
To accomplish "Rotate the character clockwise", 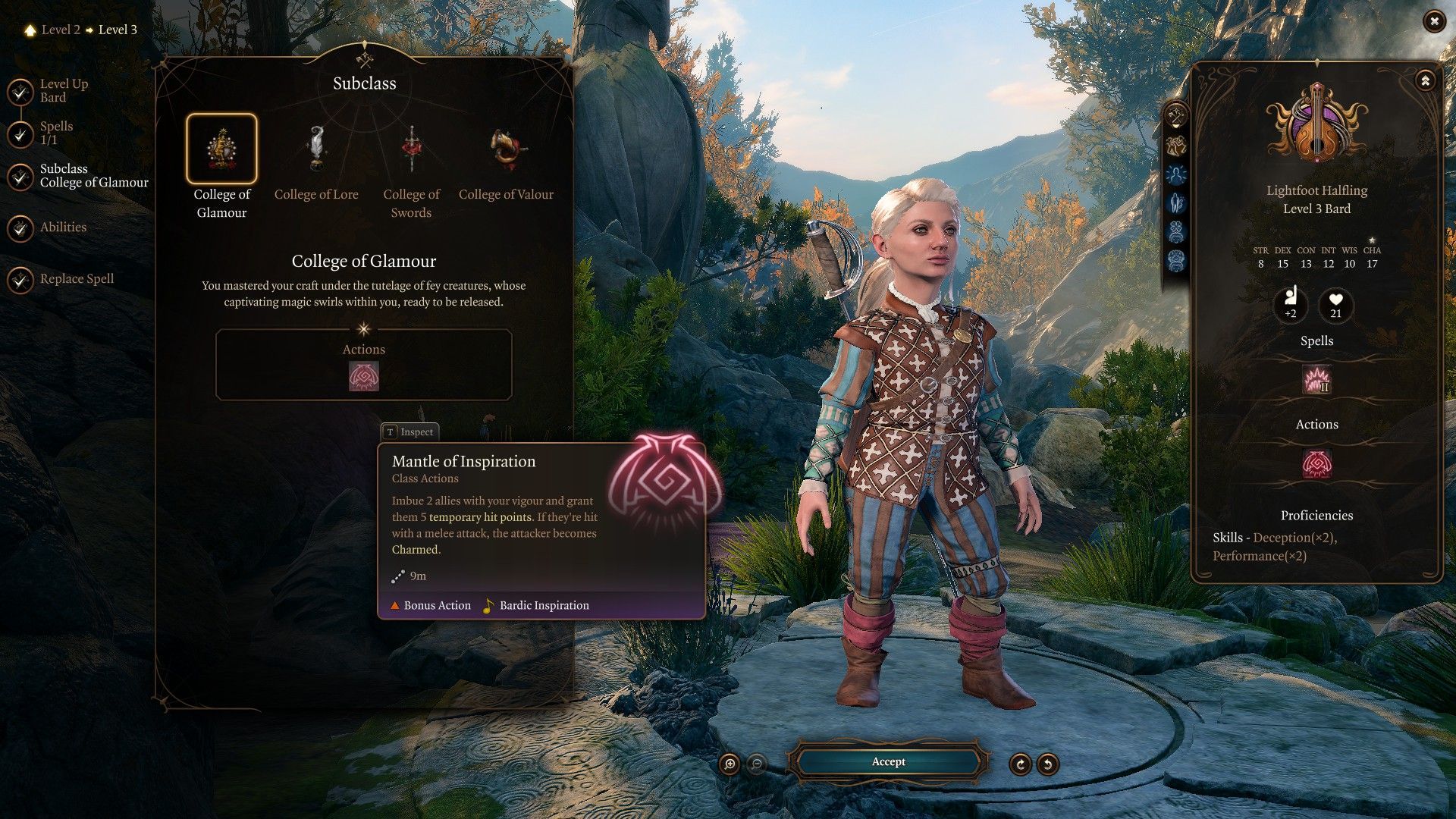I will click(1020, 764).
